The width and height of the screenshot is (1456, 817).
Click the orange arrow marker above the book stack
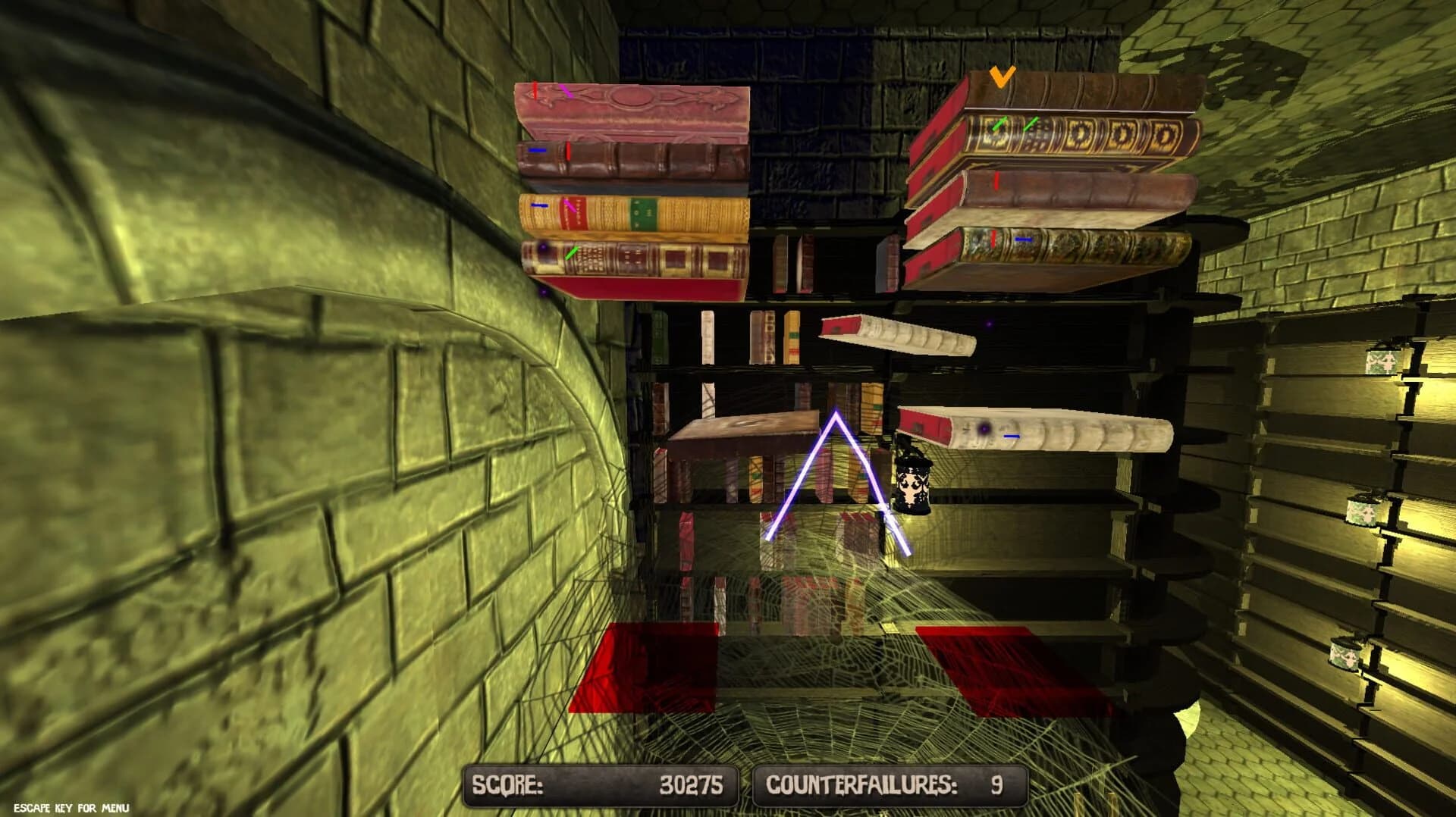[x=1001, y=78]
